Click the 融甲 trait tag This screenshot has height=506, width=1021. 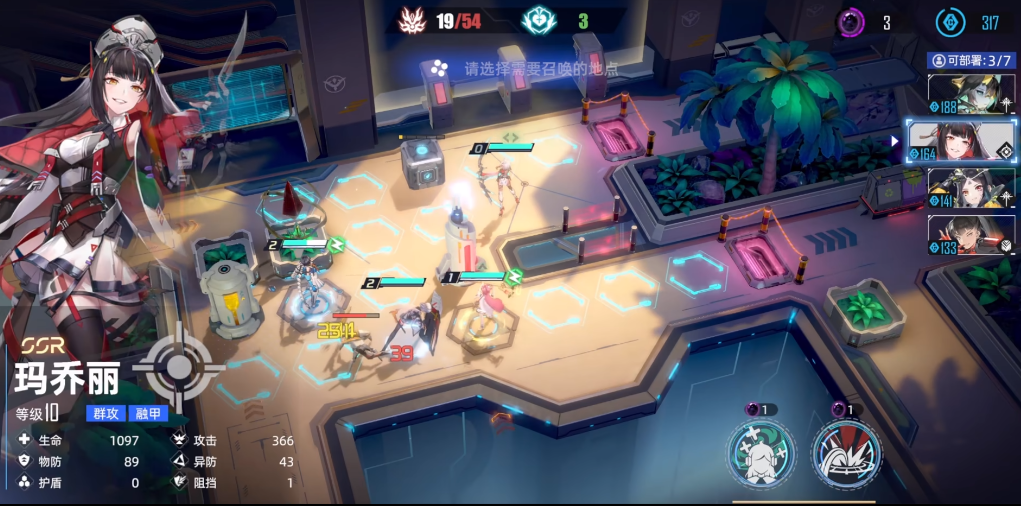[x=148, y=414]
